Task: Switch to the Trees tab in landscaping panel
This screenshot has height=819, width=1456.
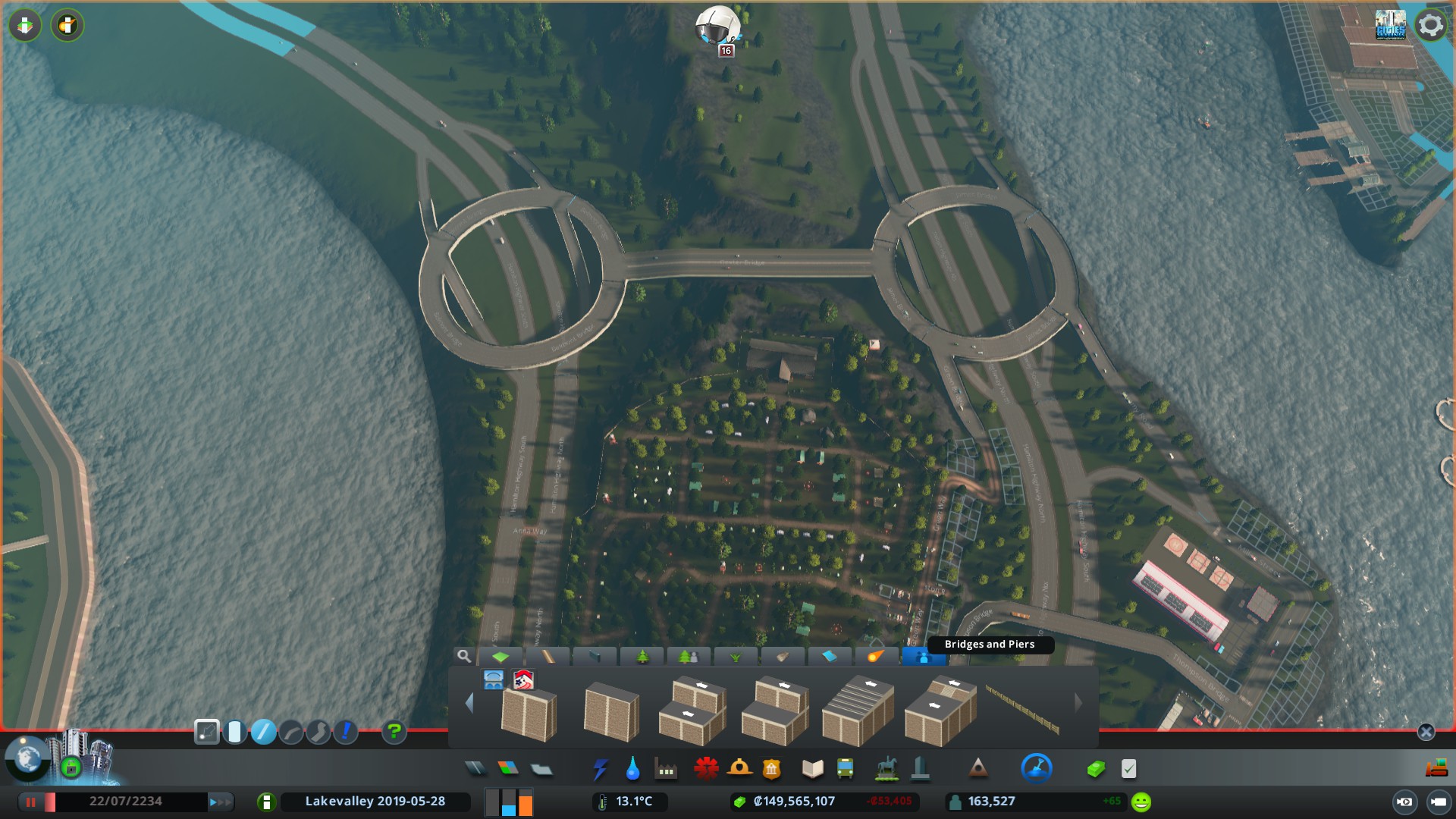Action: coord(642,657)
